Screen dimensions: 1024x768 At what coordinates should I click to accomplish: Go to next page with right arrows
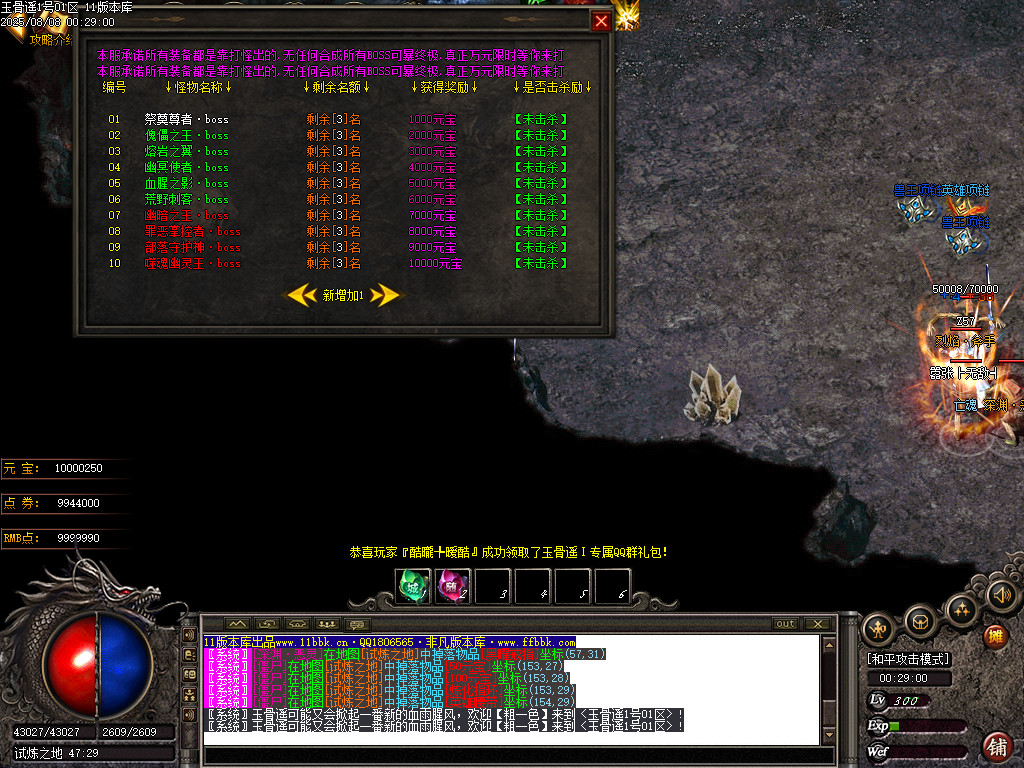[x=385, y=295]
